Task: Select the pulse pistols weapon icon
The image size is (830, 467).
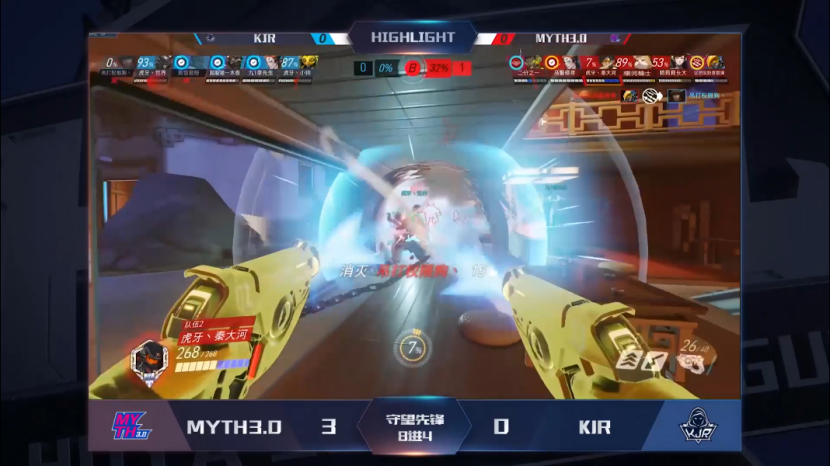Action: 691,362
